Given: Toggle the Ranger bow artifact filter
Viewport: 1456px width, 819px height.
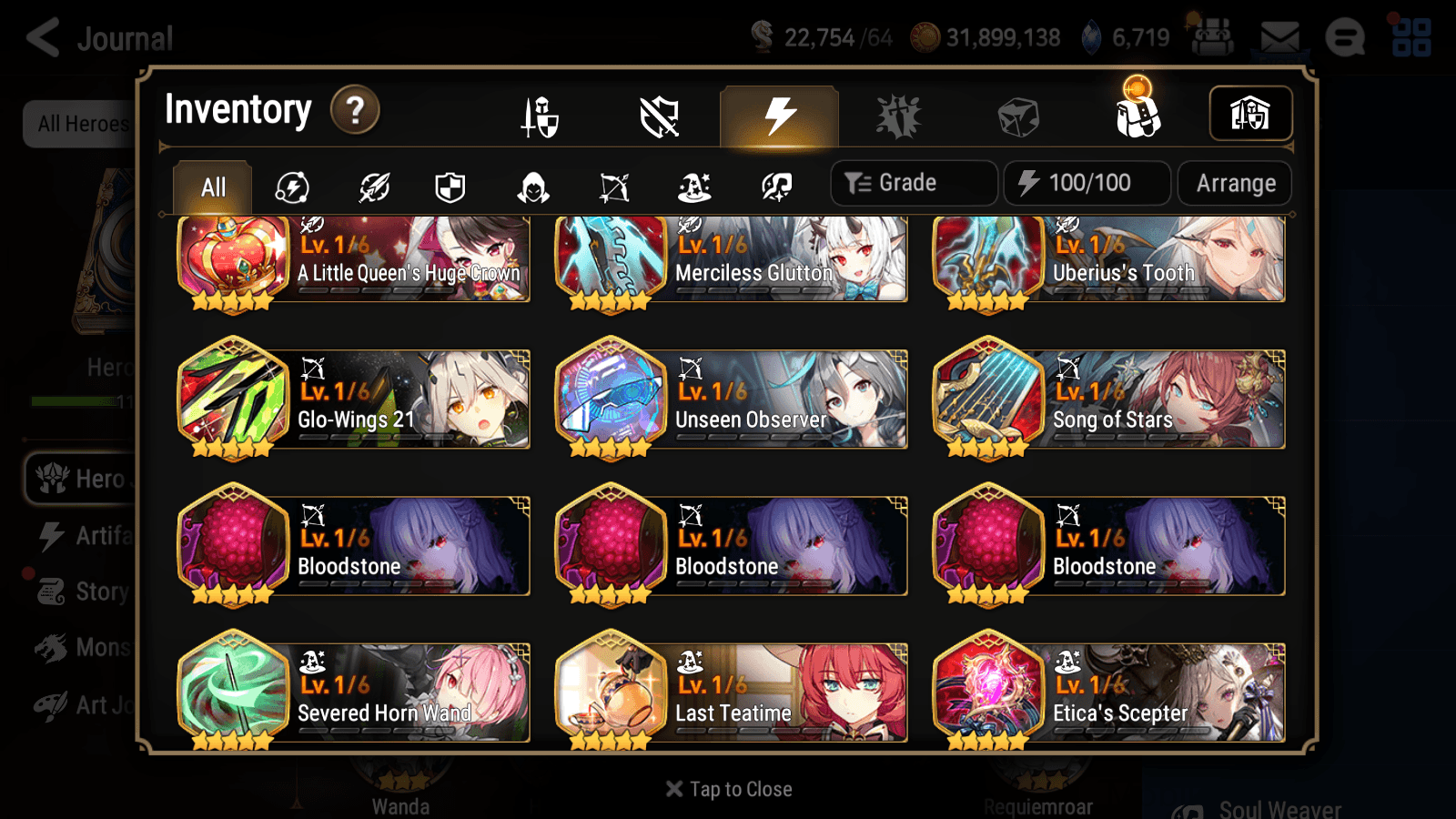Looking at the screenshot, I should (616, 187).
